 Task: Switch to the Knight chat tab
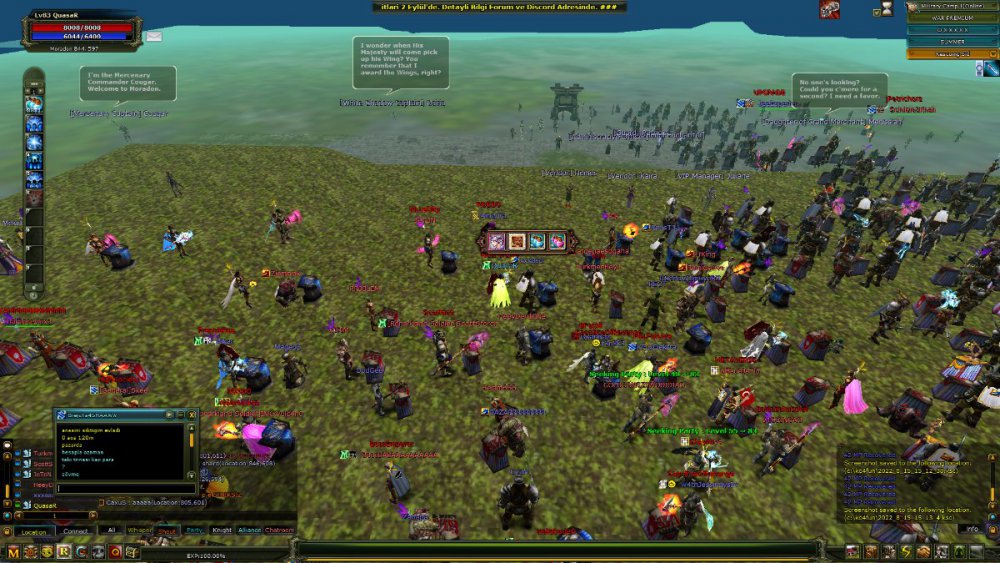[x=222, y=530]
